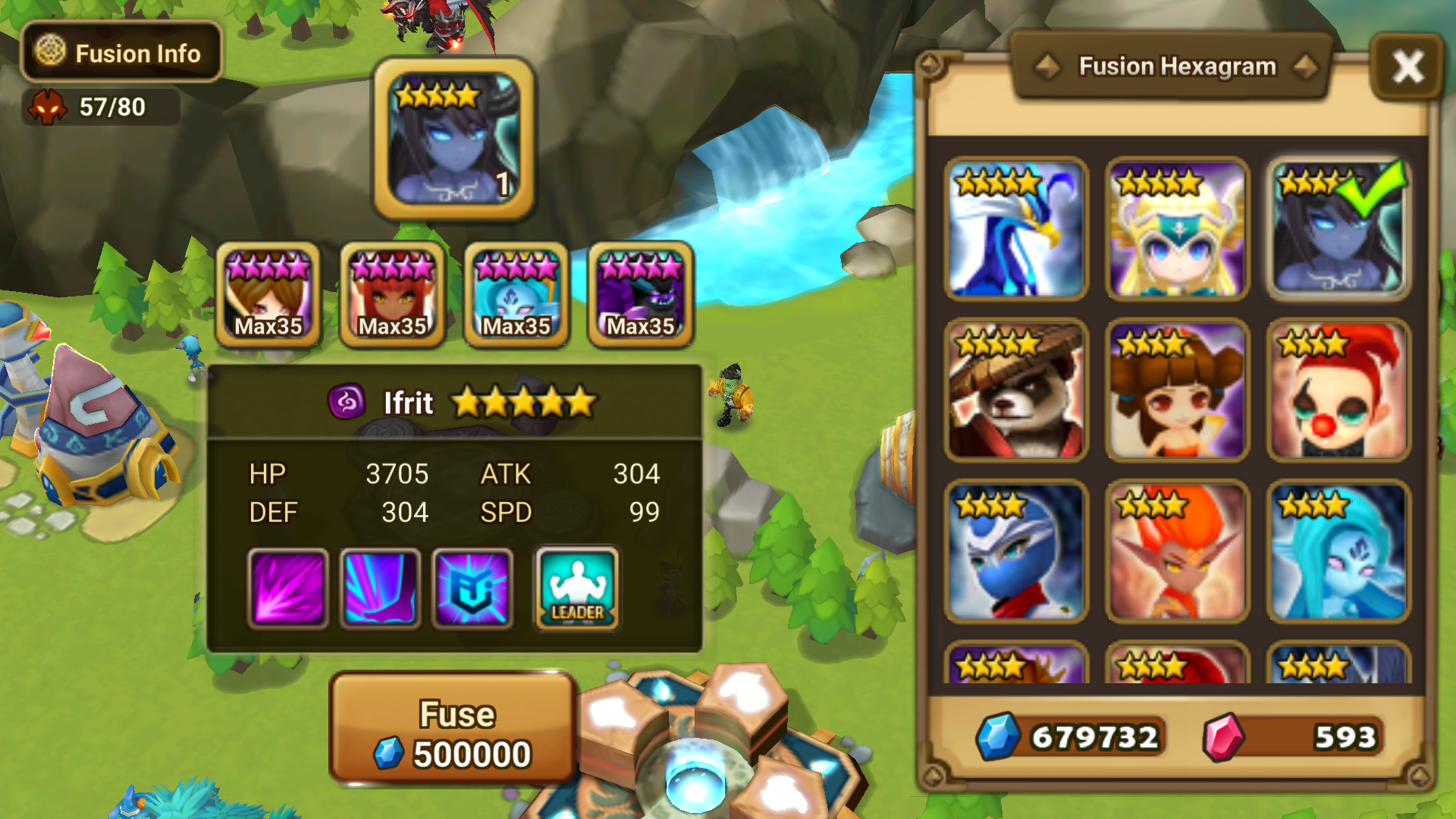Click the right arrow beside Fusion Hexagram title

coord(1307,66)
